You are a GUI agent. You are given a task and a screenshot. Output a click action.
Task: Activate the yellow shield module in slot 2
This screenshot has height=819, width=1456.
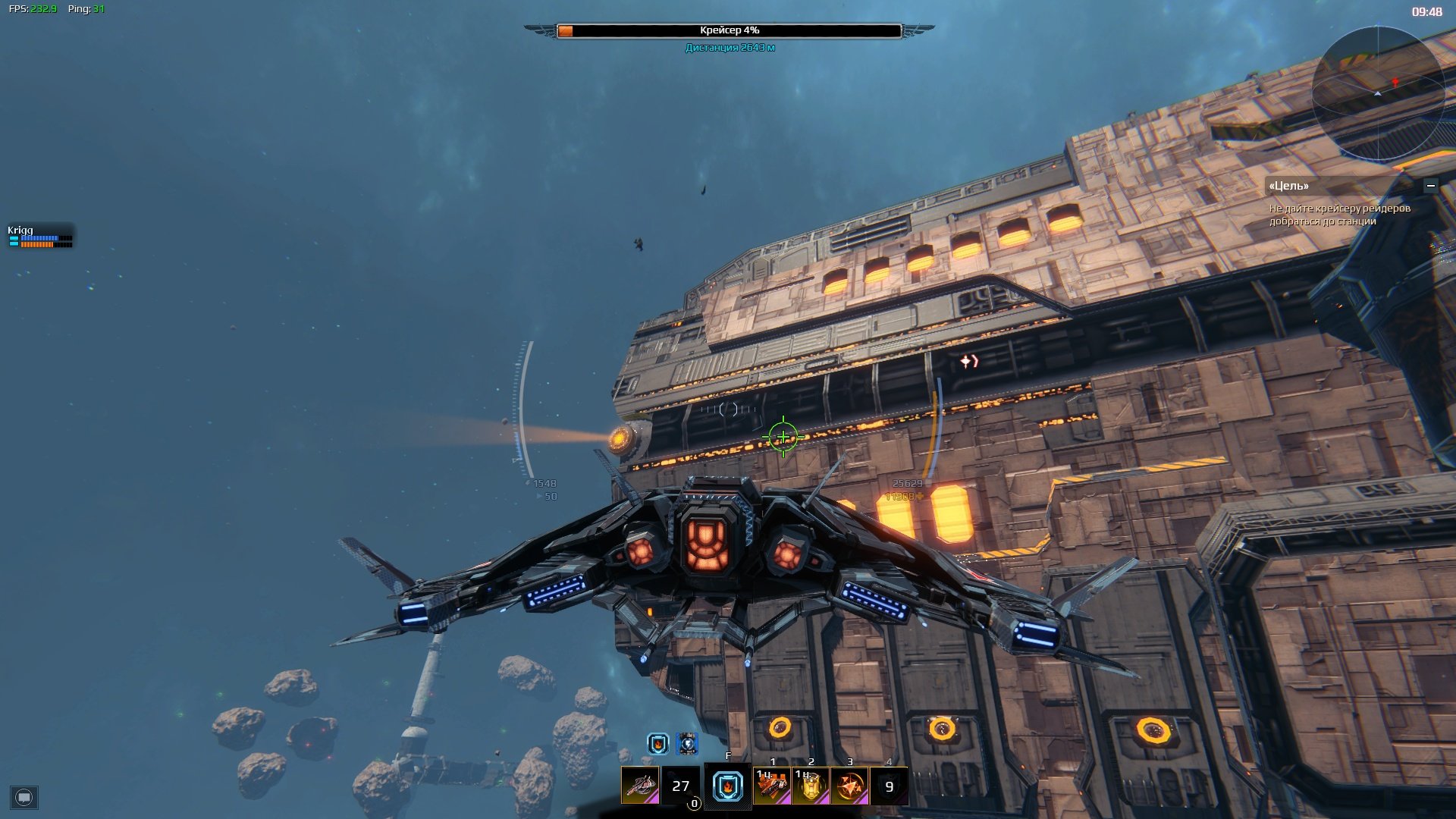811,786
